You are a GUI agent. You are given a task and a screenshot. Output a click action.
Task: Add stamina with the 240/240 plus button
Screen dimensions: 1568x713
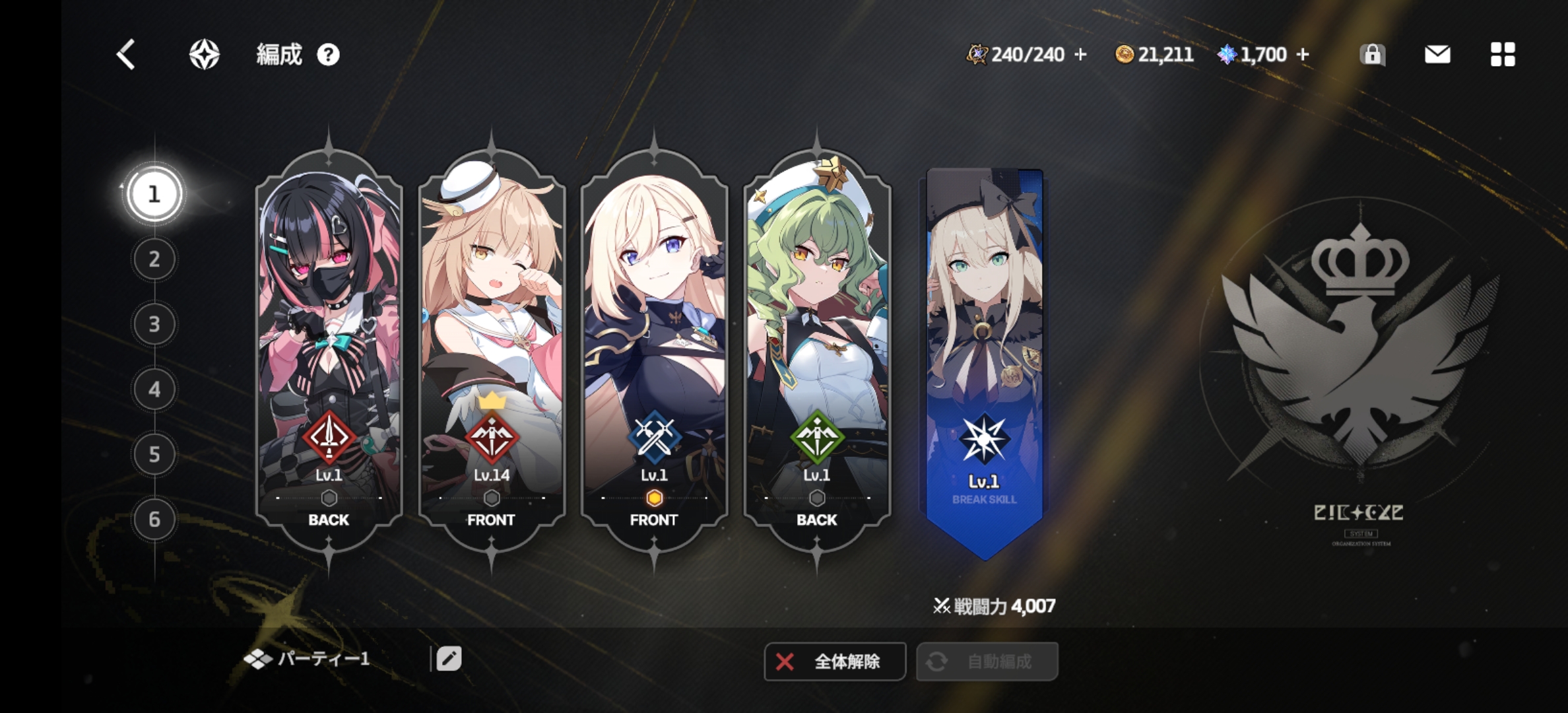click(1080, 54)
